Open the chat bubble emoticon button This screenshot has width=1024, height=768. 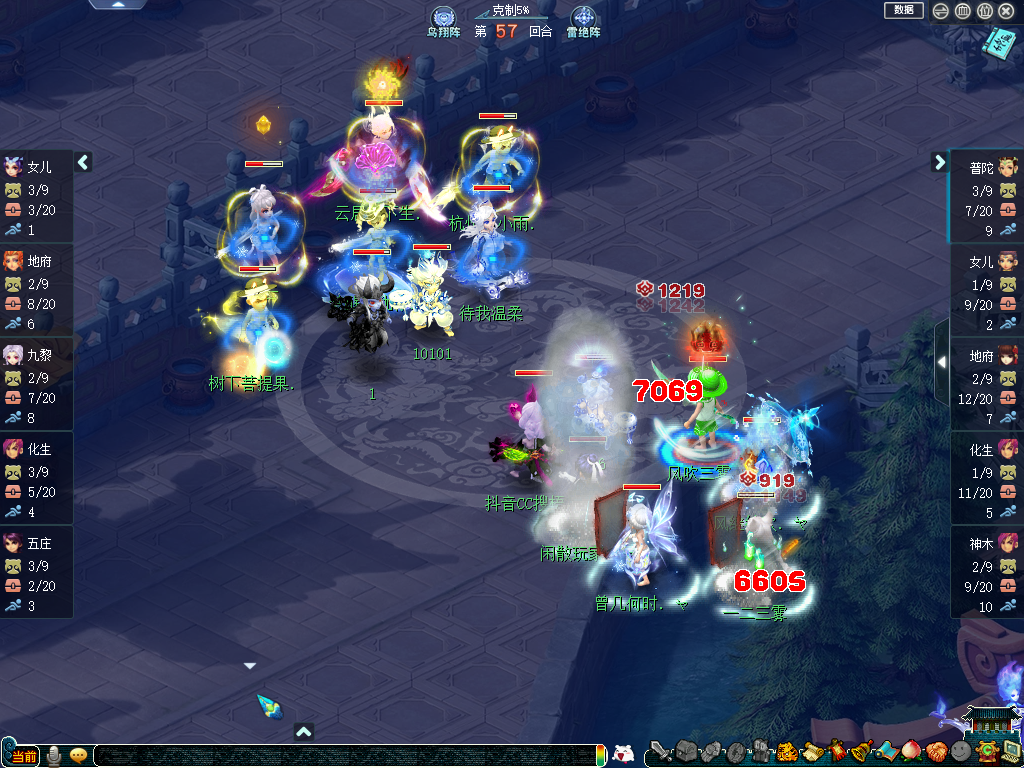pos(78,755)
